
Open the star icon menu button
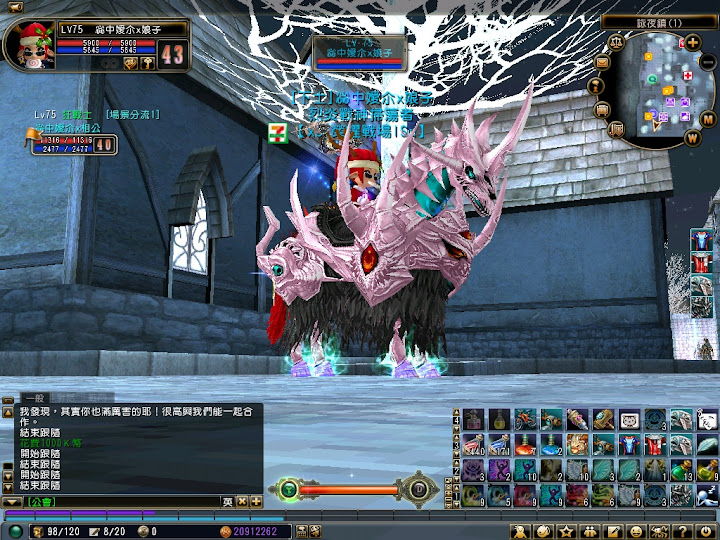[x=566, y=531]
